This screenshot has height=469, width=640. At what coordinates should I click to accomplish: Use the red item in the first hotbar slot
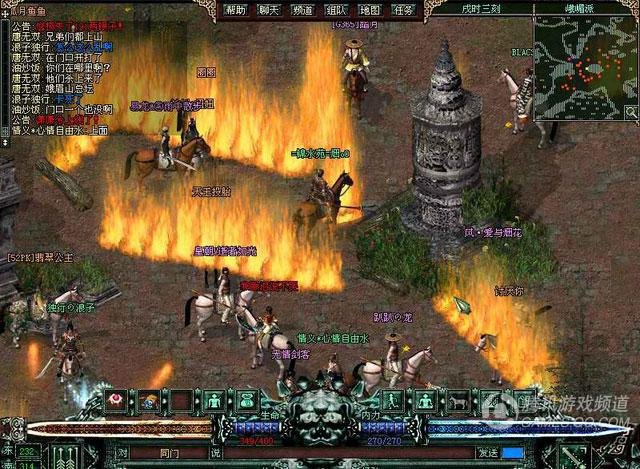[x=117, y=401]
